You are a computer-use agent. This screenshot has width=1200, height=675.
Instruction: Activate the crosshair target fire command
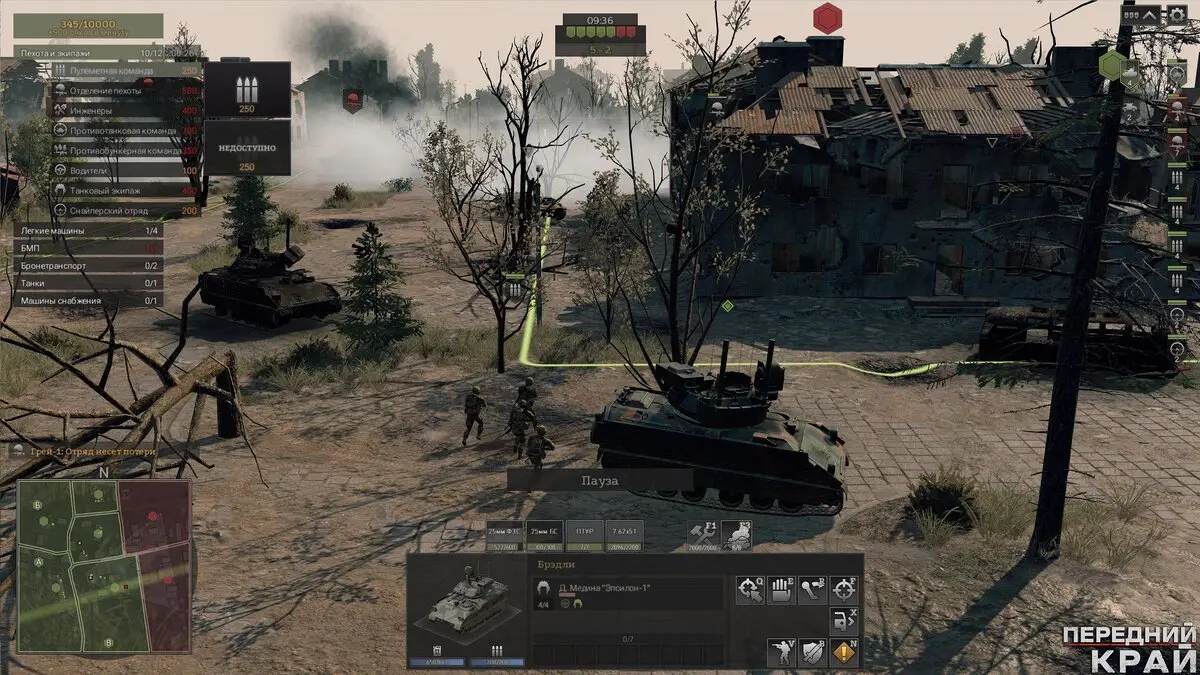point(845,590)
